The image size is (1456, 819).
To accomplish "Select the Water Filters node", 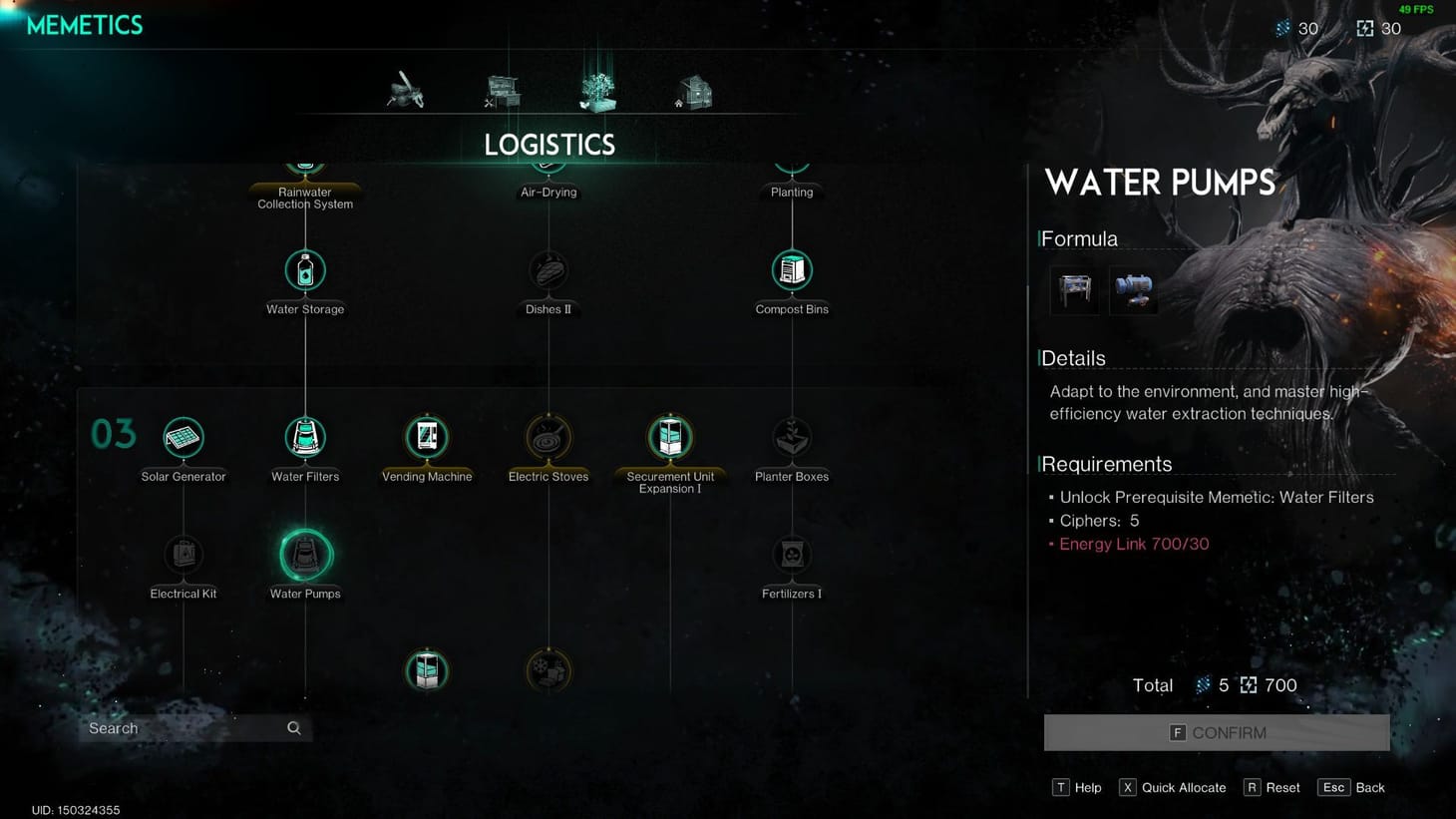I will click(x=304, y=436).
